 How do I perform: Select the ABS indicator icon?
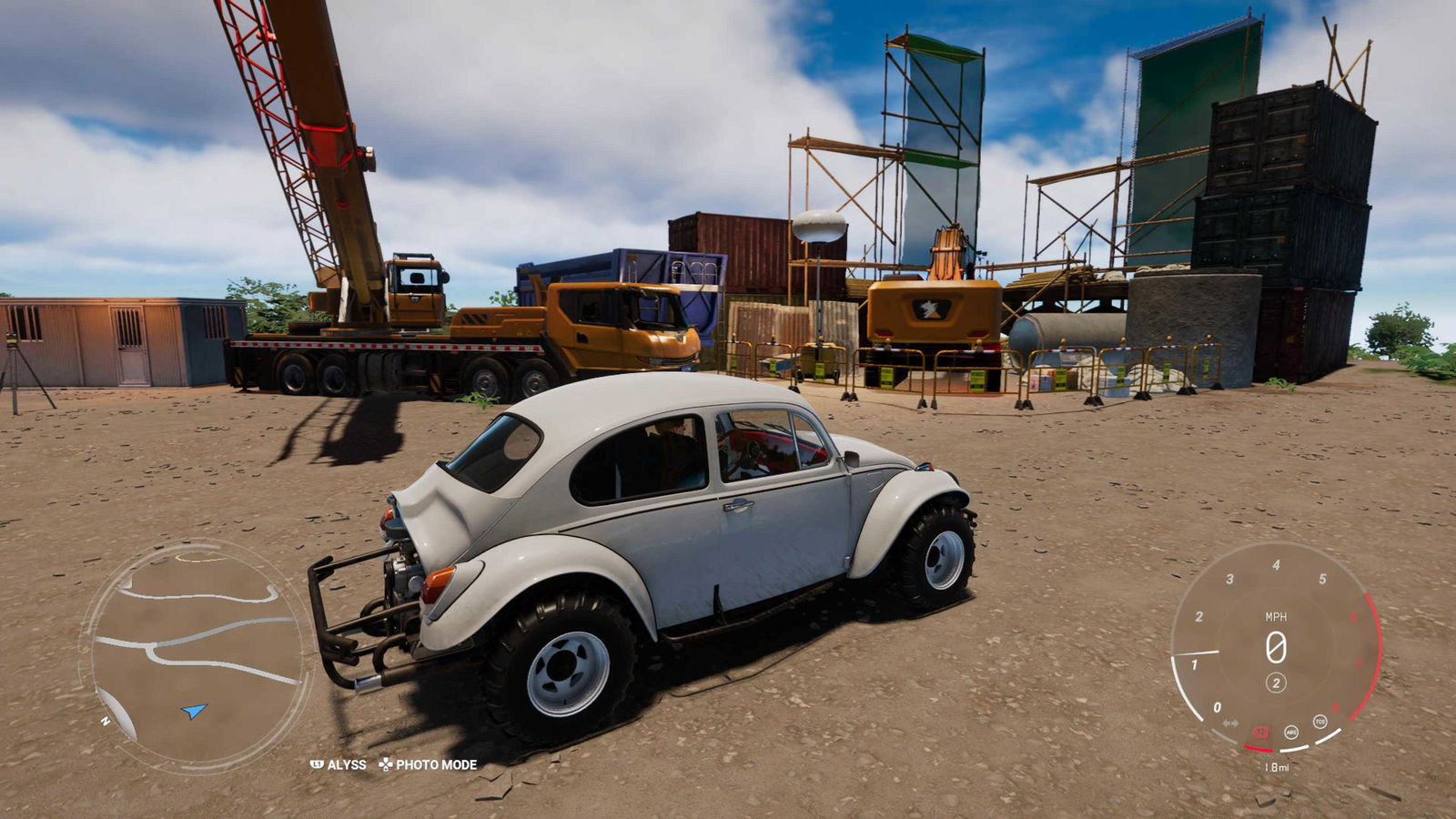coord(1290,732)
